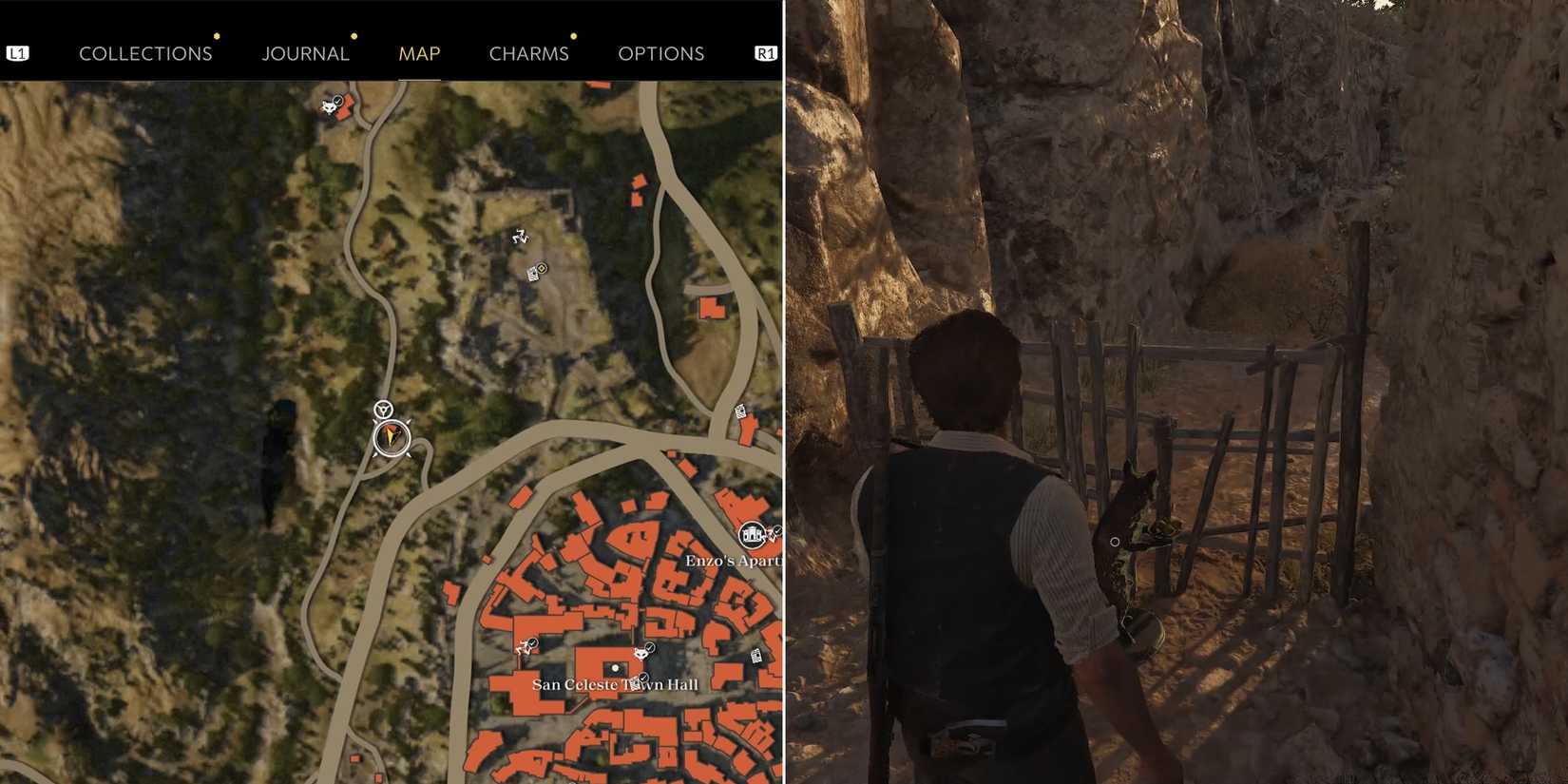Click the R1 shoulder button indicator

tap(763, 53)
